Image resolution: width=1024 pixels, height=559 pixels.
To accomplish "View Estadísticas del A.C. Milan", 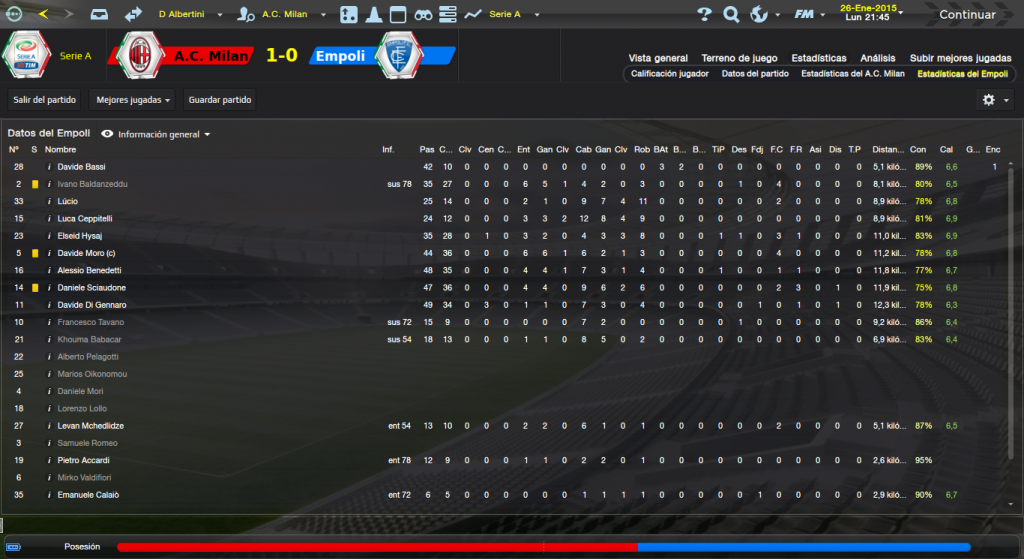I will [x=852, y=74].
